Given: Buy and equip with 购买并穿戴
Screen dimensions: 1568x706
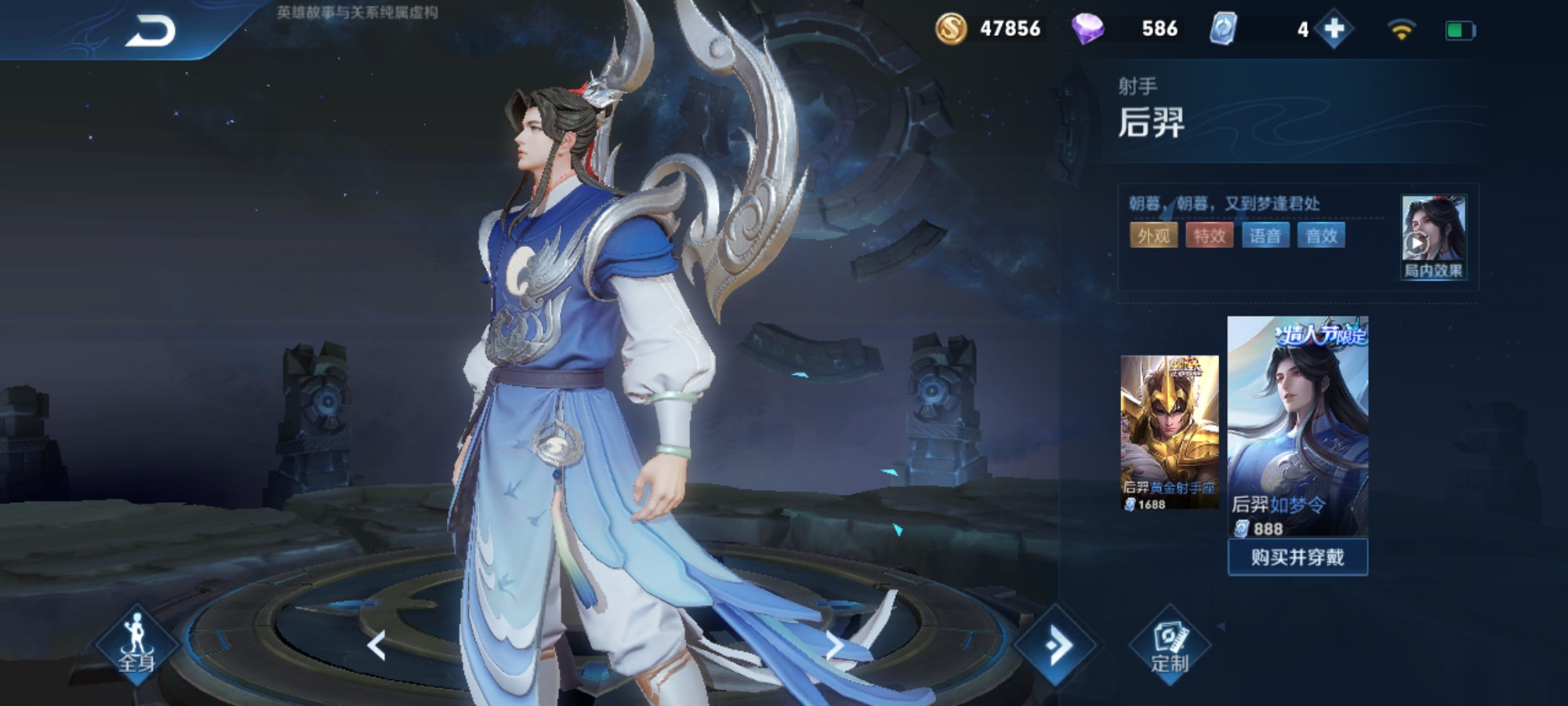Looking at the screenshot, I should [x=1297, y=557].
